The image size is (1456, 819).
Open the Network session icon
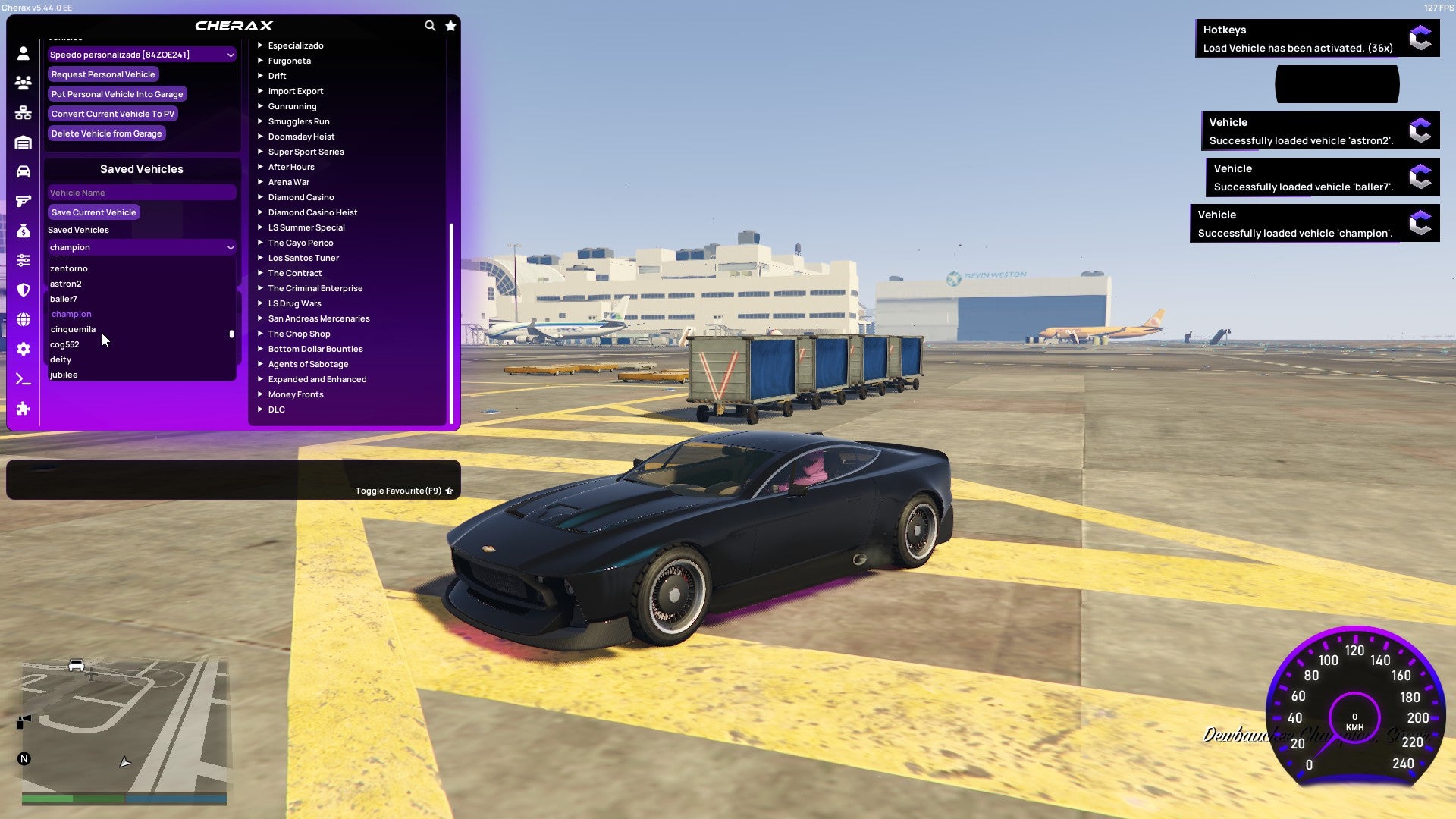pos(23,111)
